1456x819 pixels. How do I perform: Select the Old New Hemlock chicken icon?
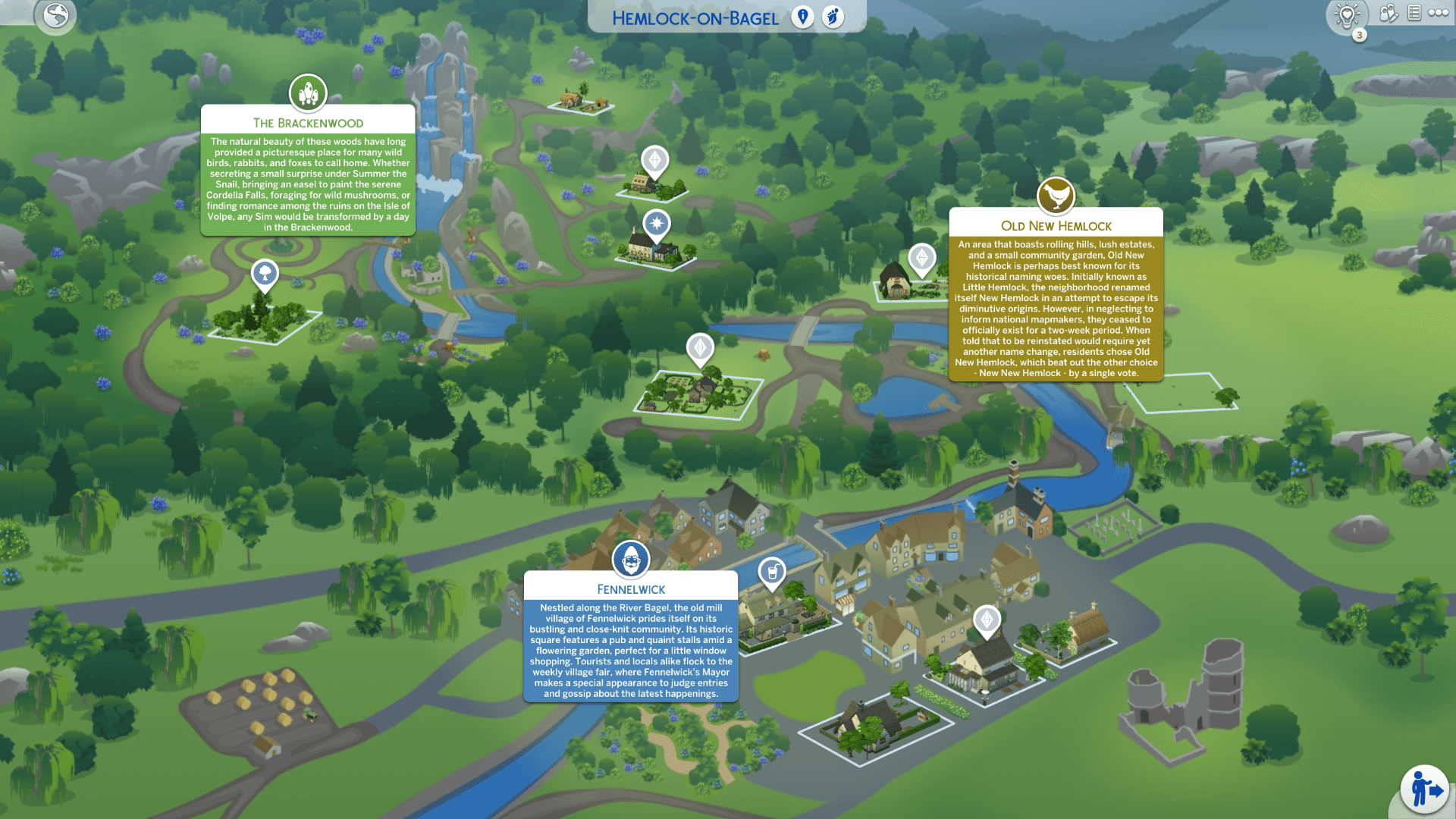[x=1056, y=196]
